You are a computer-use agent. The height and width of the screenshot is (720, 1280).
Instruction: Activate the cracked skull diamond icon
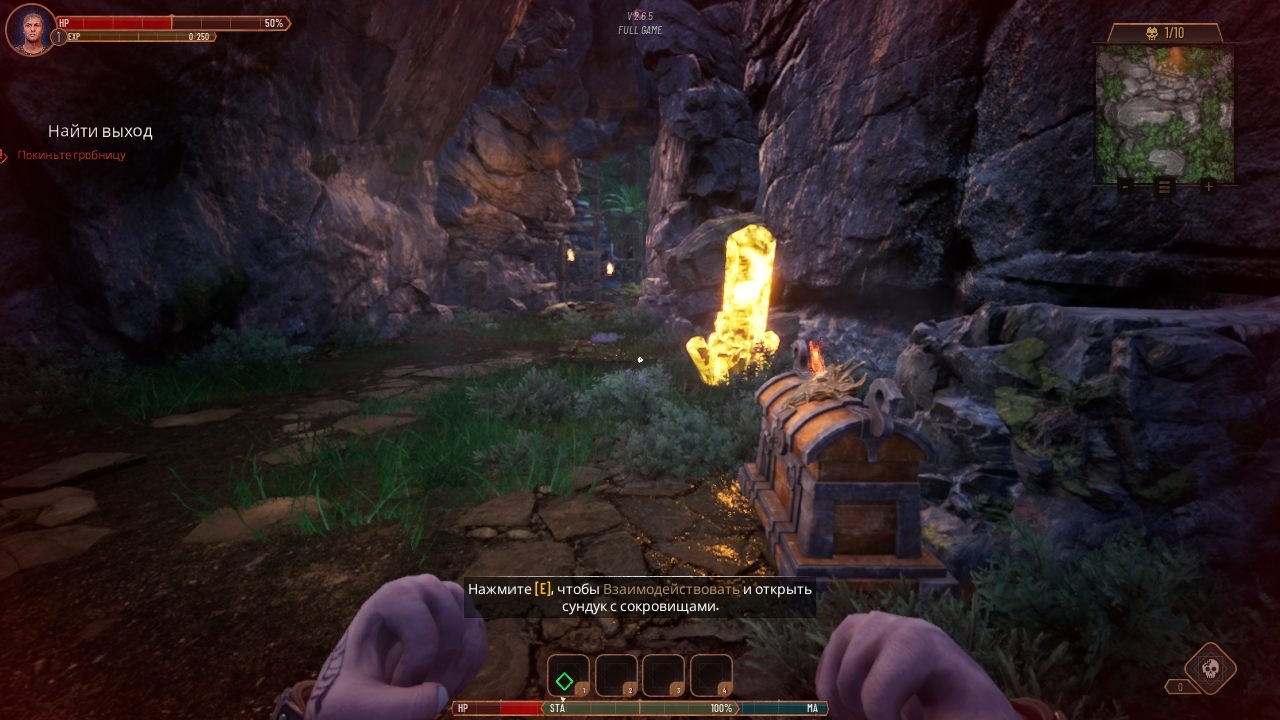point(1210,668)
